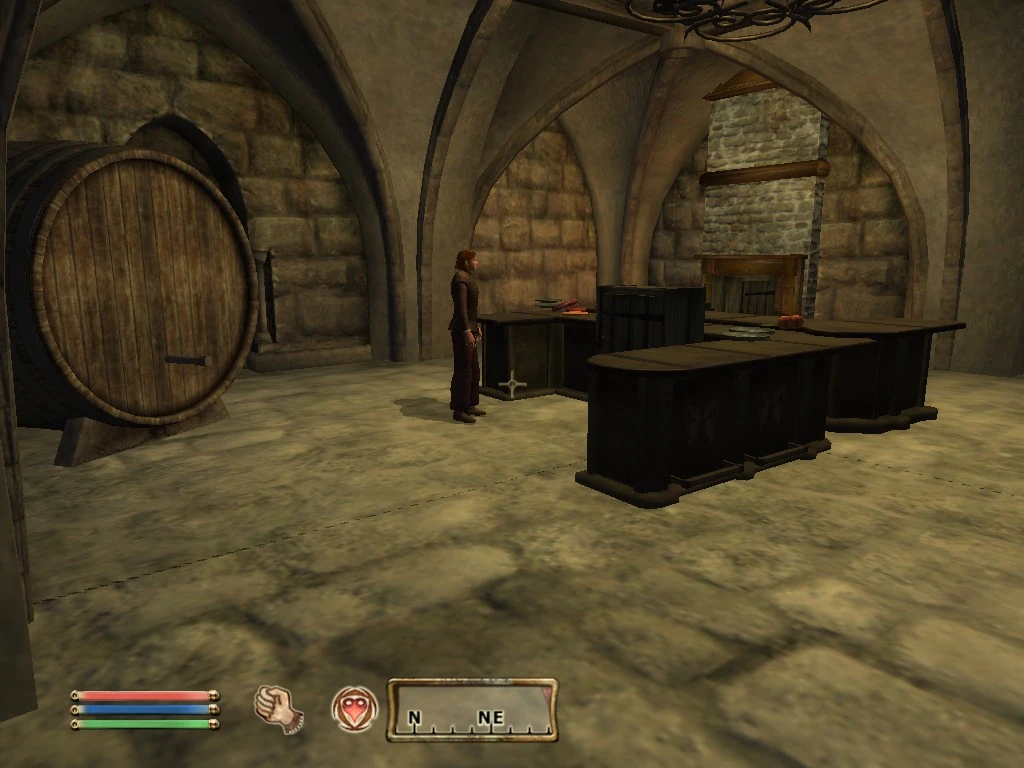Select the red heart spell icon

354,708
